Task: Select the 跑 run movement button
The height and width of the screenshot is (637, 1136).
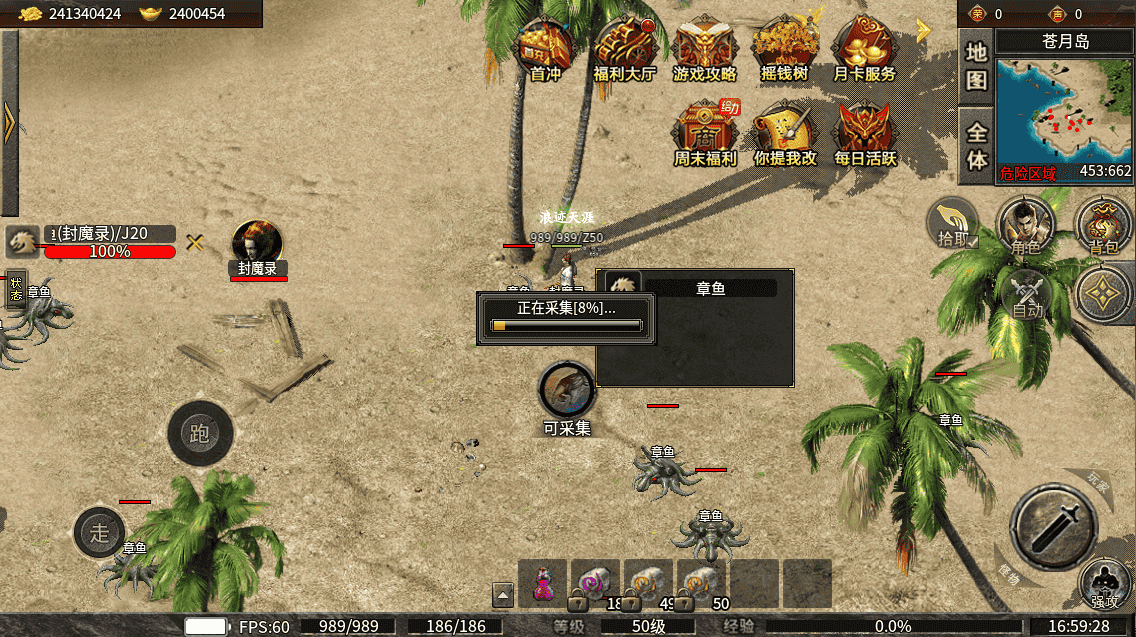Action: 200,434
